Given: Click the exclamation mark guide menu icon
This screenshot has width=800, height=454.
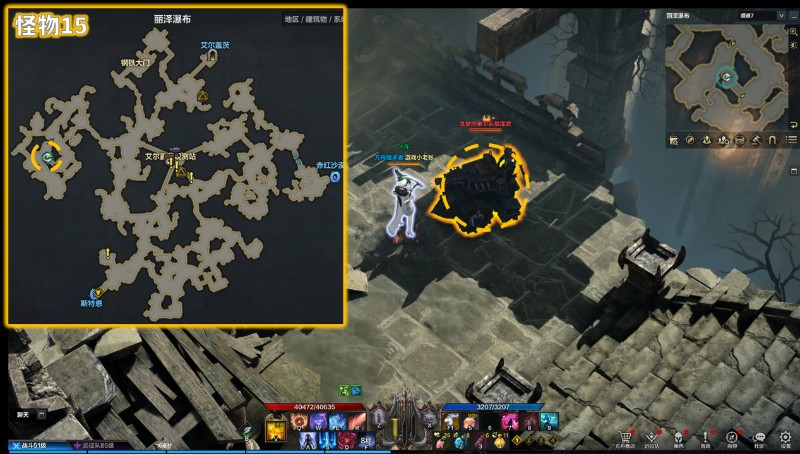Looking at the screenshot, I should click(x=706, y=437).
